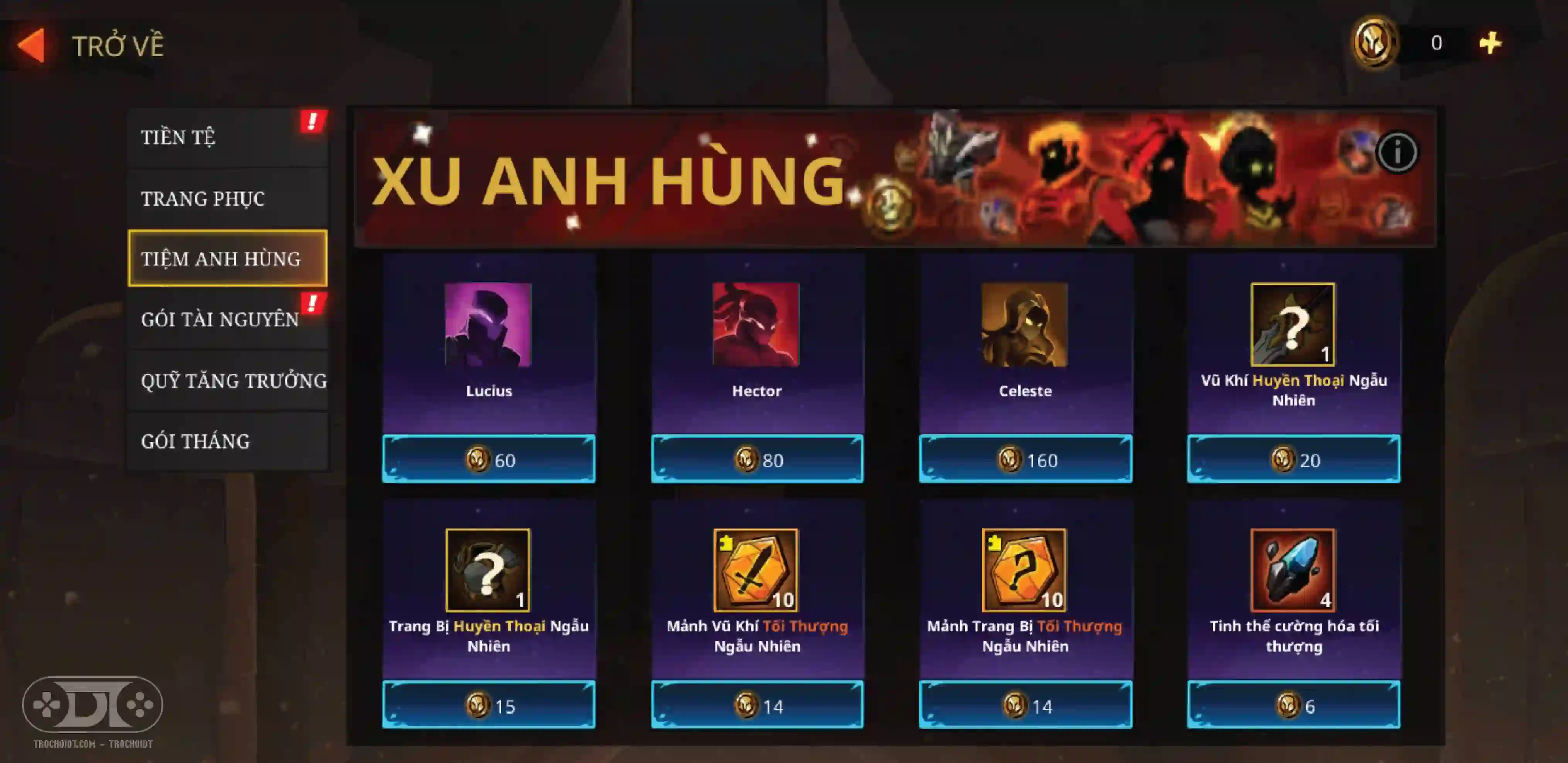
Task: Buy the random legendary weapon for 20 coins
Action: click(x=1293, y=460)
